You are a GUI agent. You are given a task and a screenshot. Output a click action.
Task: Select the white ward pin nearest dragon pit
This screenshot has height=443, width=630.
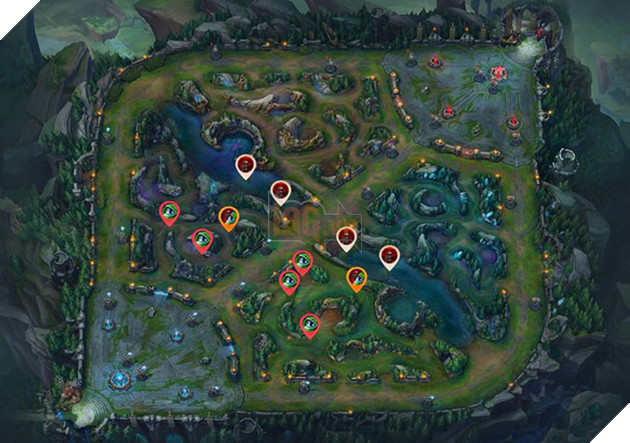389,257
